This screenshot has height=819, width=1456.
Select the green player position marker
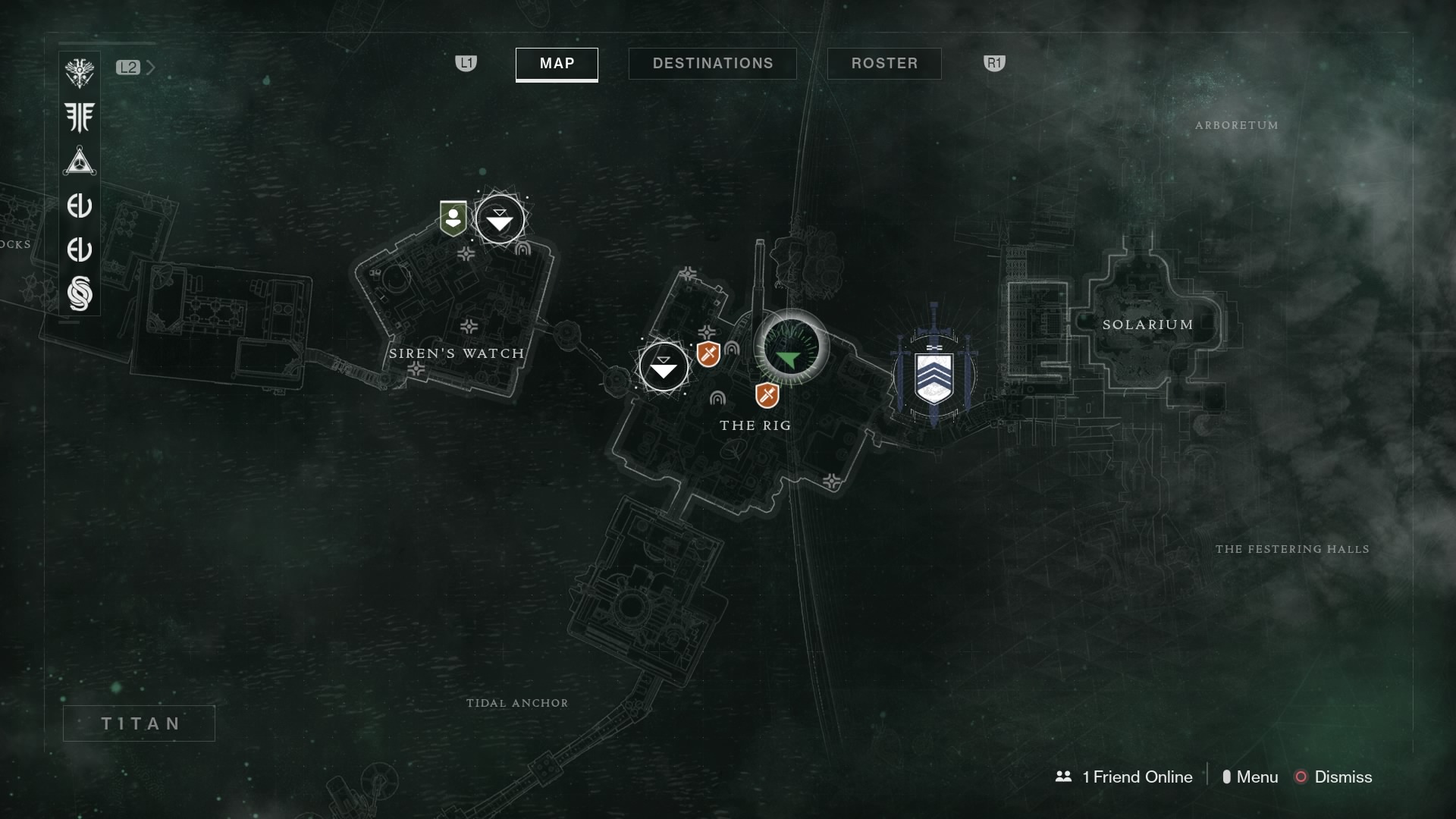point(789,356)
